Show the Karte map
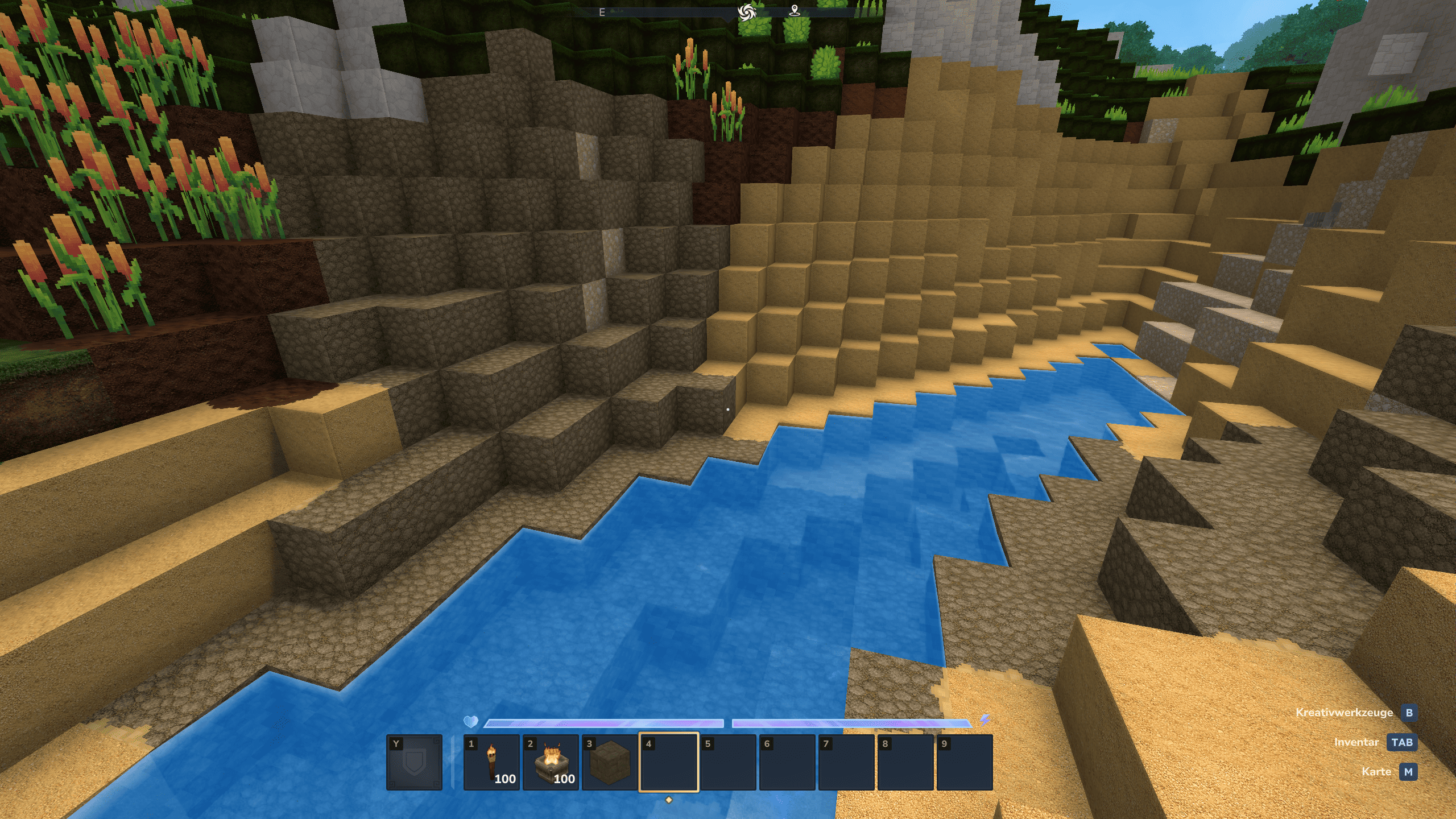The image size is (1456, 819). 1408,772
